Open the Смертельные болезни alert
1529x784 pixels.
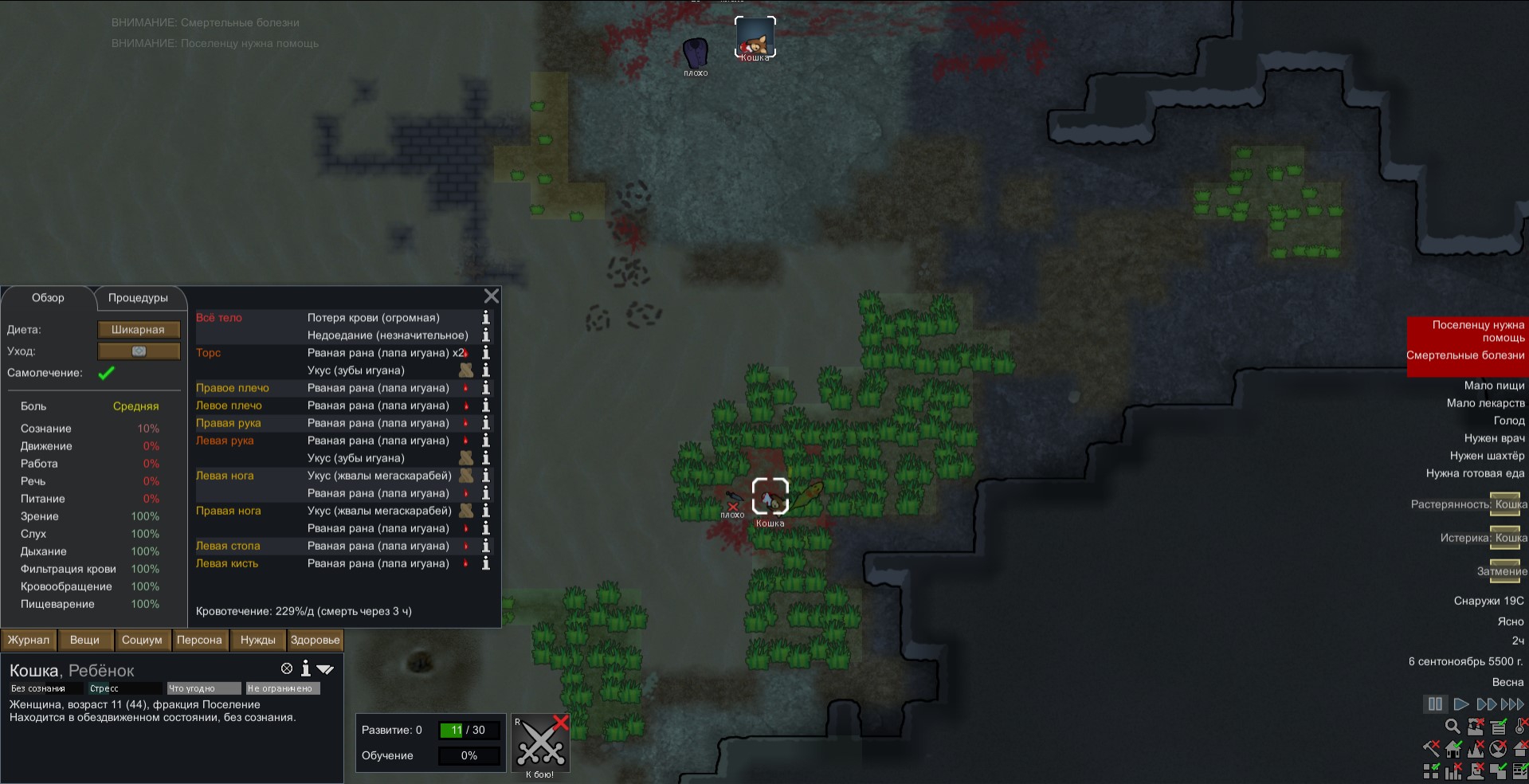[1466, 355]
